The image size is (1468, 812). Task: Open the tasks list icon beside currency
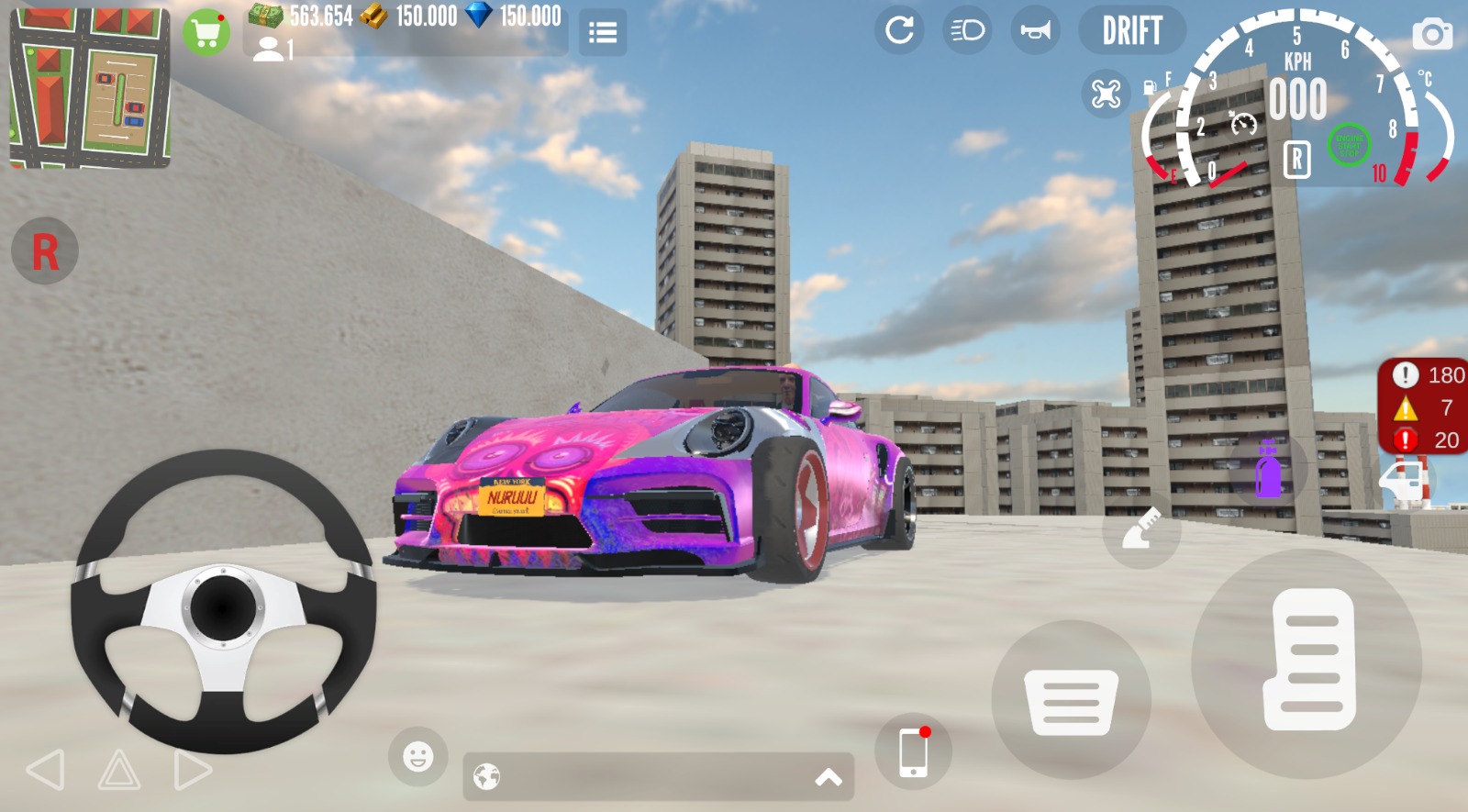pos(603,30)
